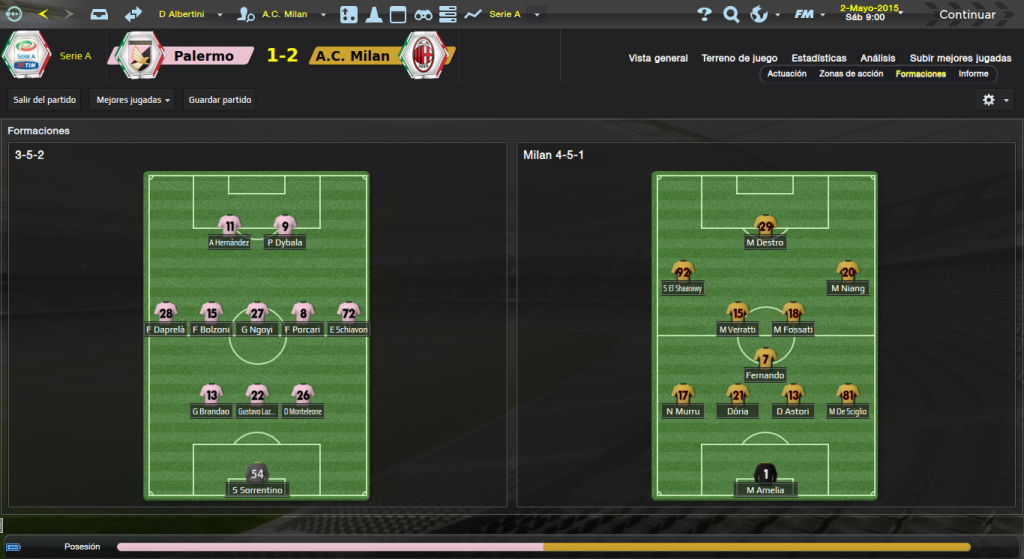Go back with the yellow arrow
This screenshot has width=1024, height=559.
(43, 14)
